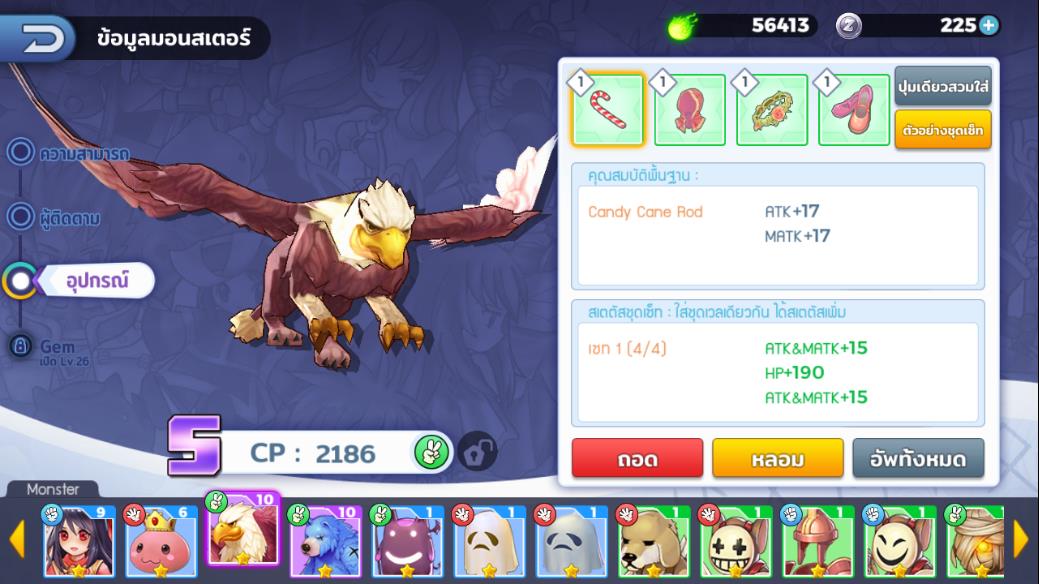The height and width of the screenshot is (584, 1039).
Task: Click the red ถอด unequip button
Action: [x=637, y=459]
